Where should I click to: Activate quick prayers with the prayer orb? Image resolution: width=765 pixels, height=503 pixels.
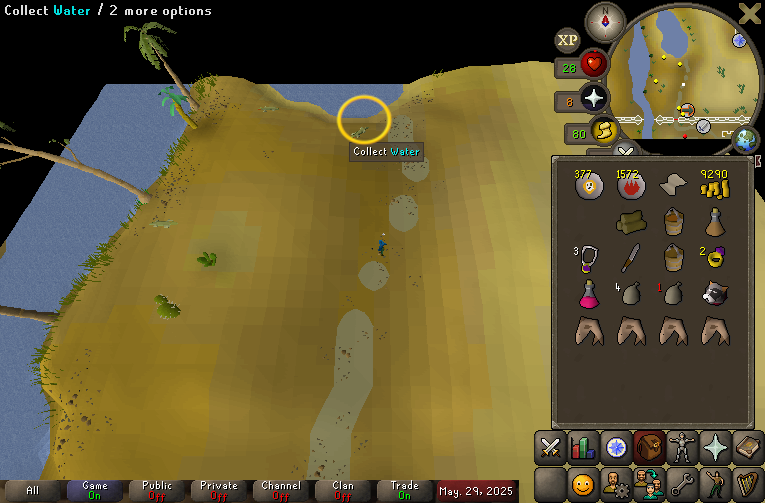594,98
